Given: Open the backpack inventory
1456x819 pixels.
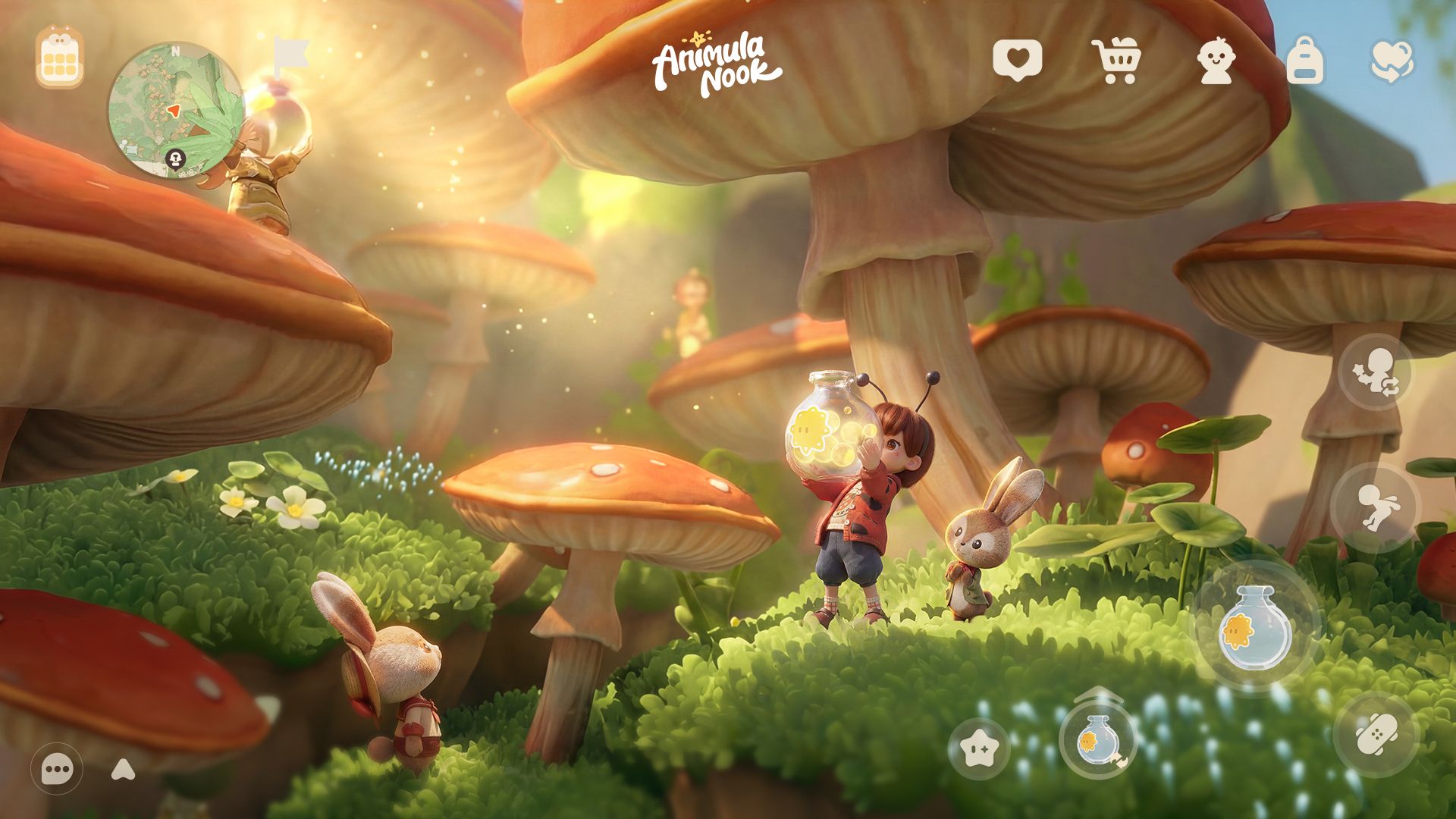Looking at the screenshot, I should pos(1304,61).
